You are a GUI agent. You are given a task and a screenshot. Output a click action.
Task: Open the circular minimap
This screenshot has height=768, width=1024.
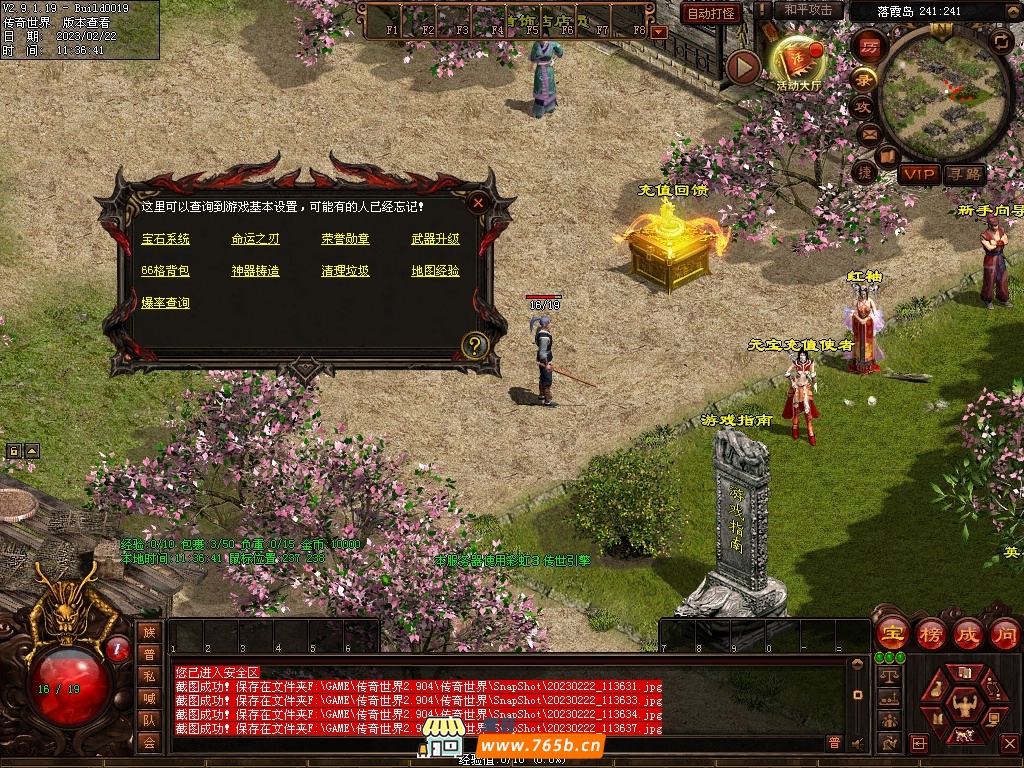click(x=943, y=97)
